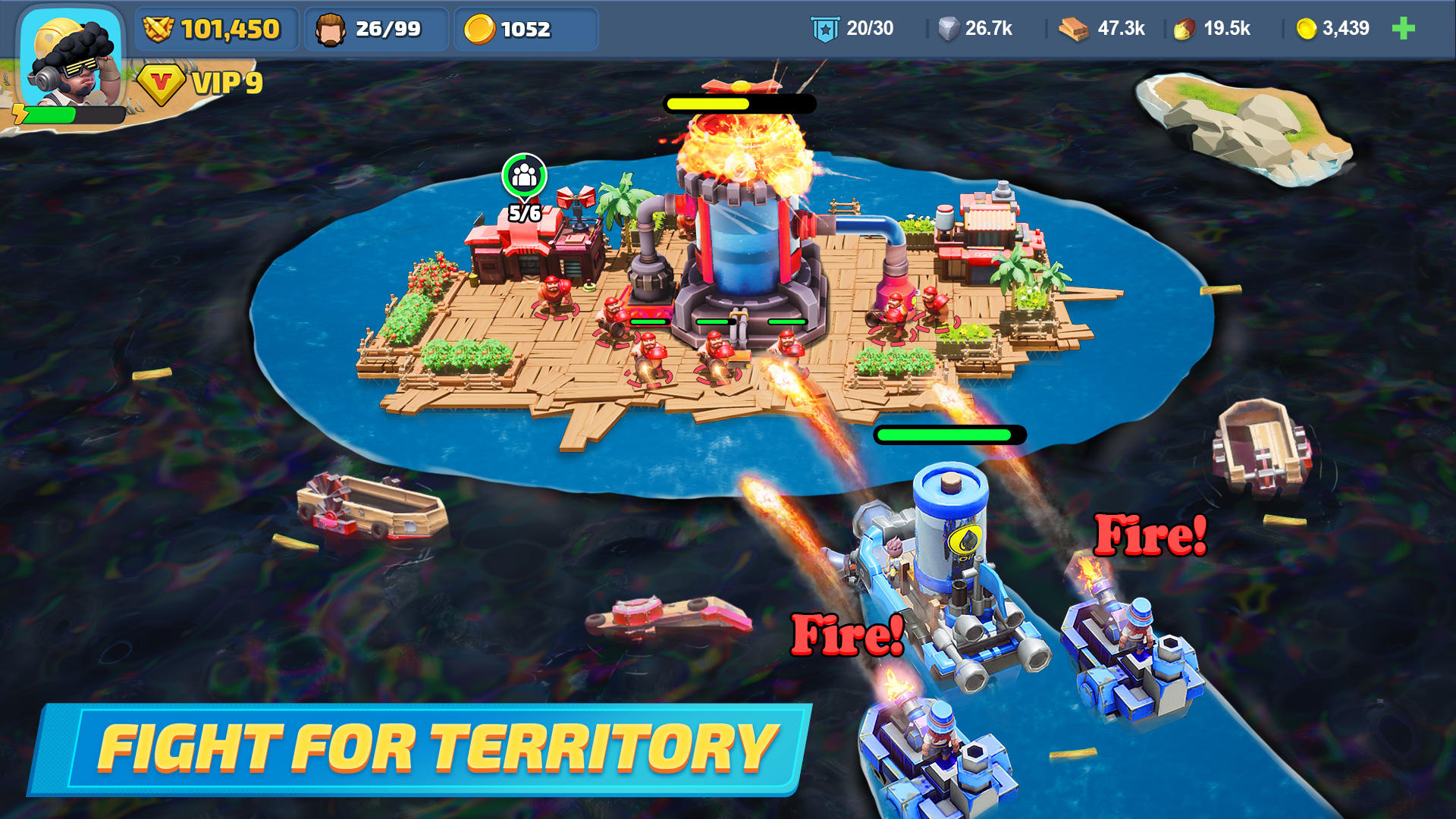1456x819 pixels.
Task: Open the medals counter showing 101,450
Action: pyautogui.click(x=216, y=29)
